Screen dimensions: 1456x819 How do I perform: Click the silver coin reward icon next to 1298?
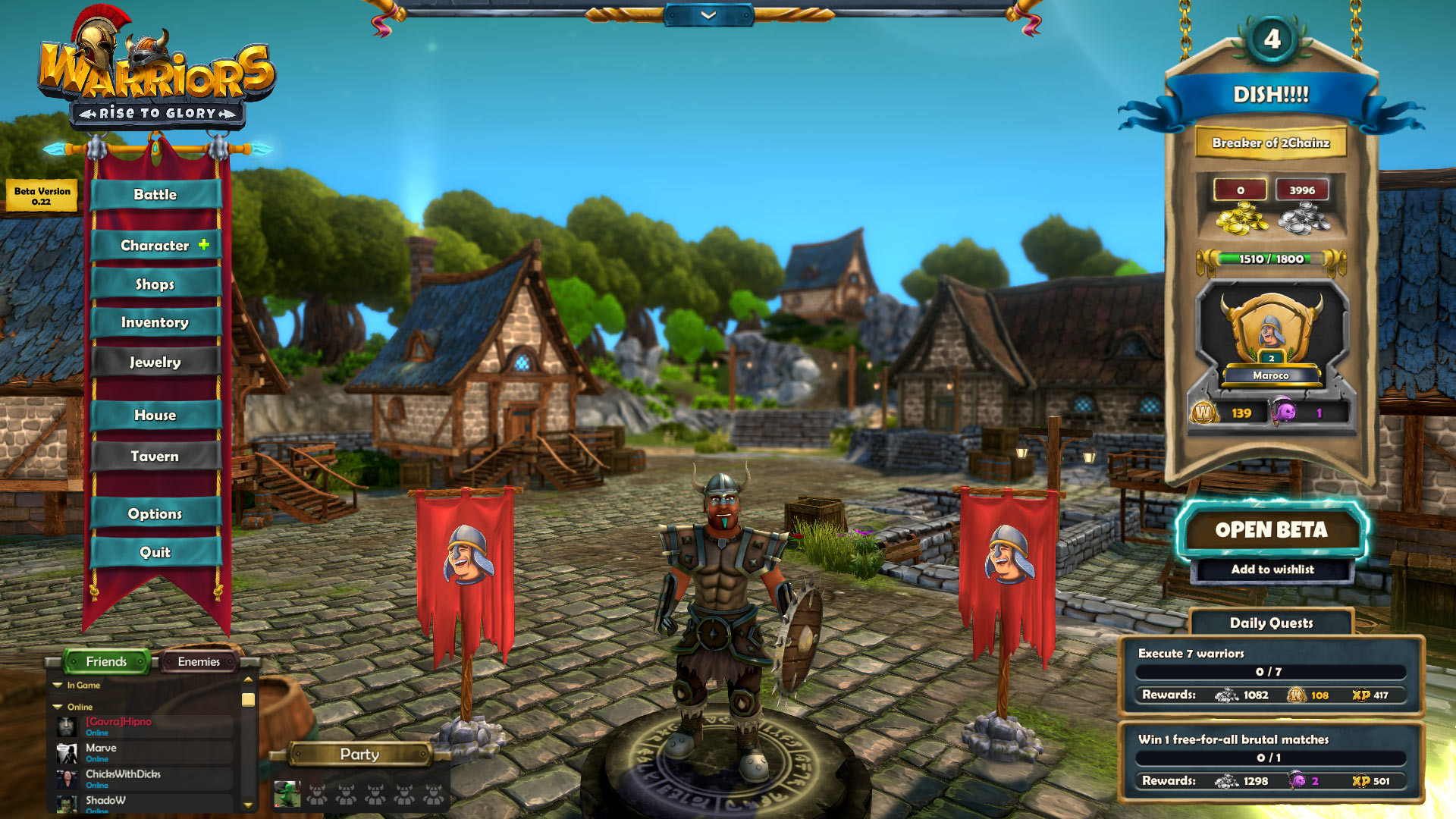tap(1226, 780)
